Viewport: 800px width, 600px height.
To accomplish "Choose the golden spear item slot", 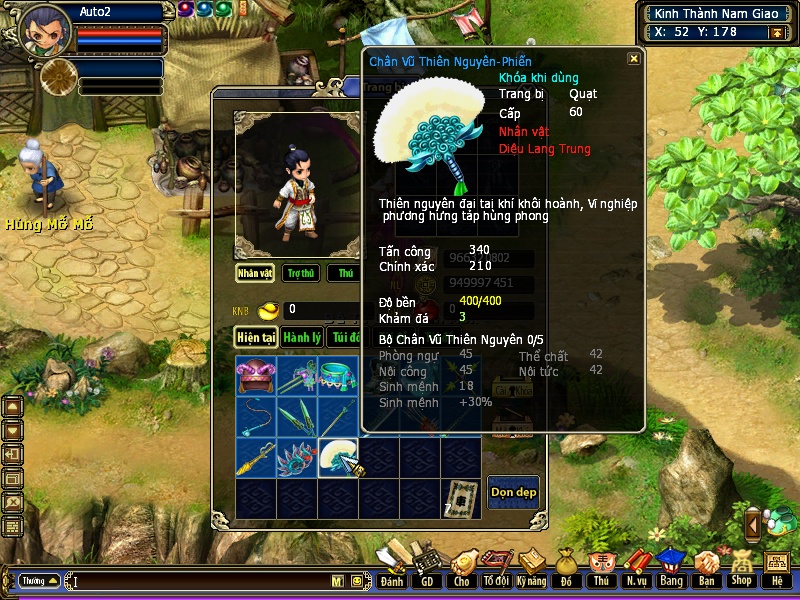I will pyautogui.click(x=256, y=457).
